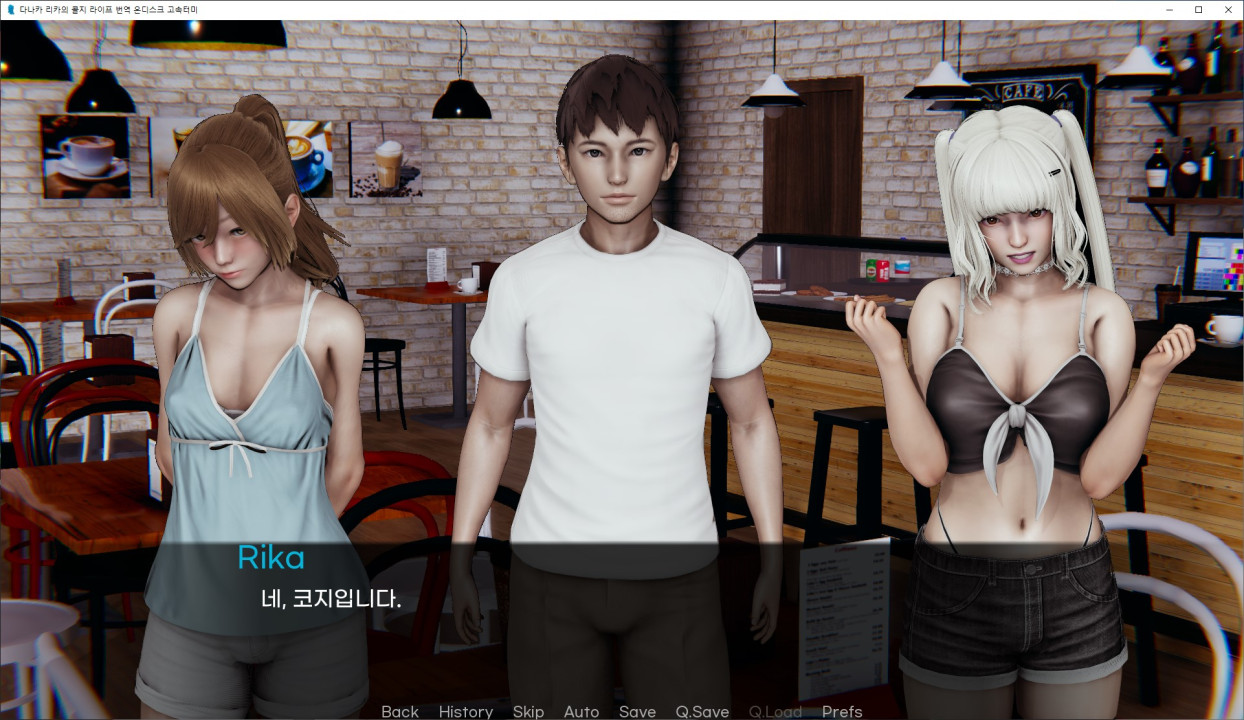Close the game window
Image resolution: width=1244 pixels, height=720 pixels.
point(1226,9)
